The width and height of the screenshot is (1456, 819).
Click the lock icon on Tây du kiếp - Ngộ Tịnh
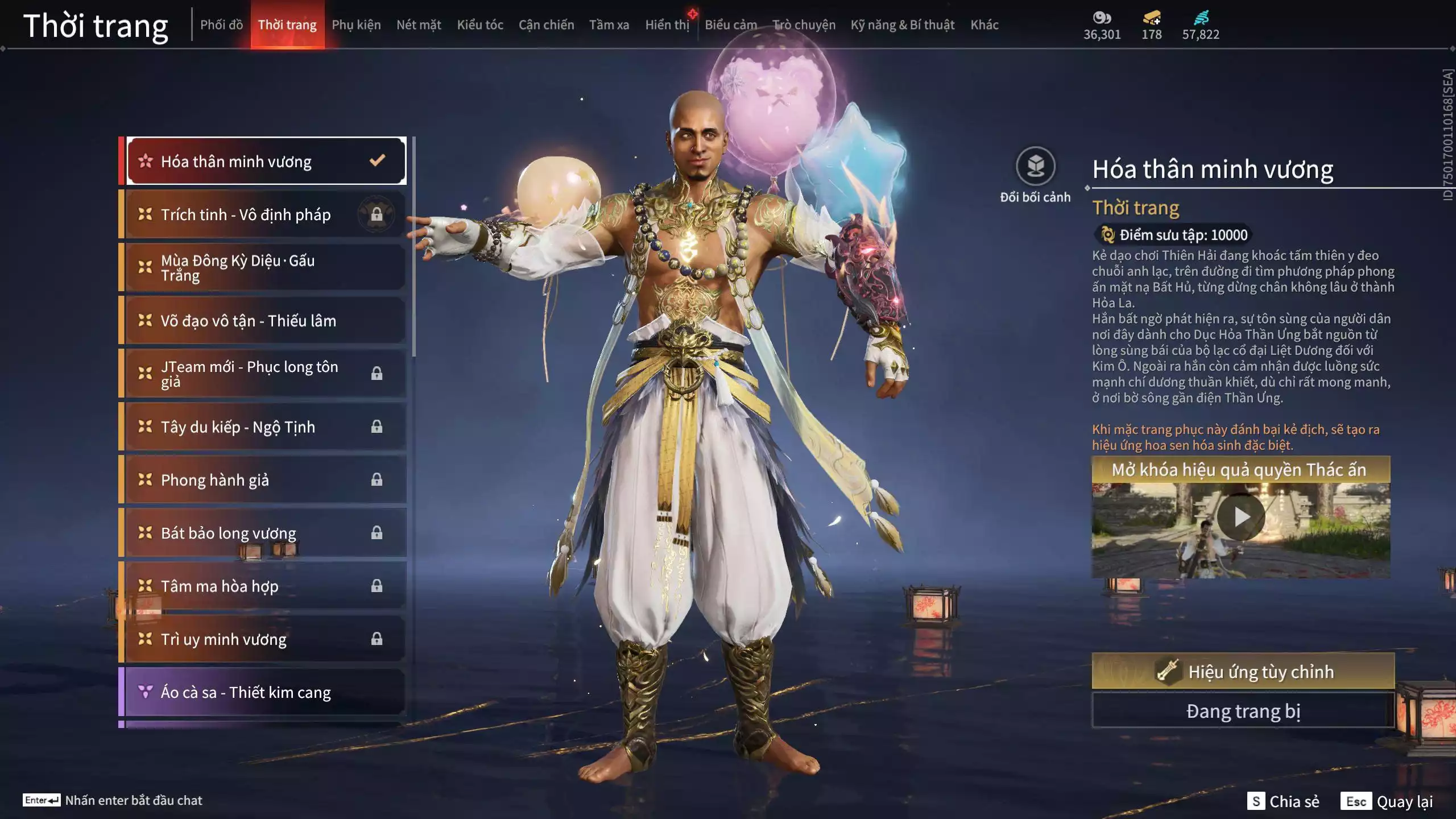pos(377,427)
